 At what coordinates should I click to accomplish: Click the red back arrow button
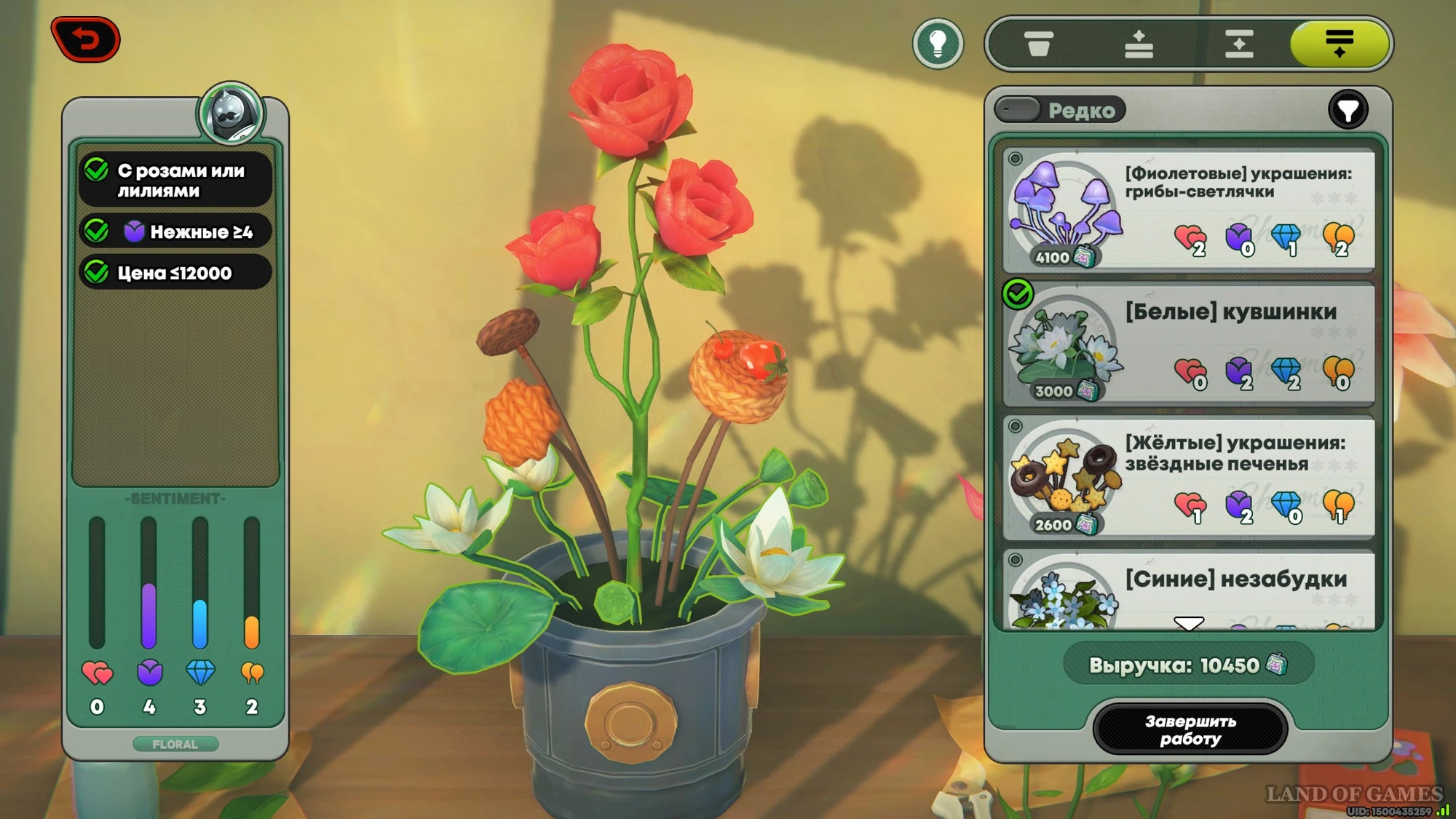86,39
